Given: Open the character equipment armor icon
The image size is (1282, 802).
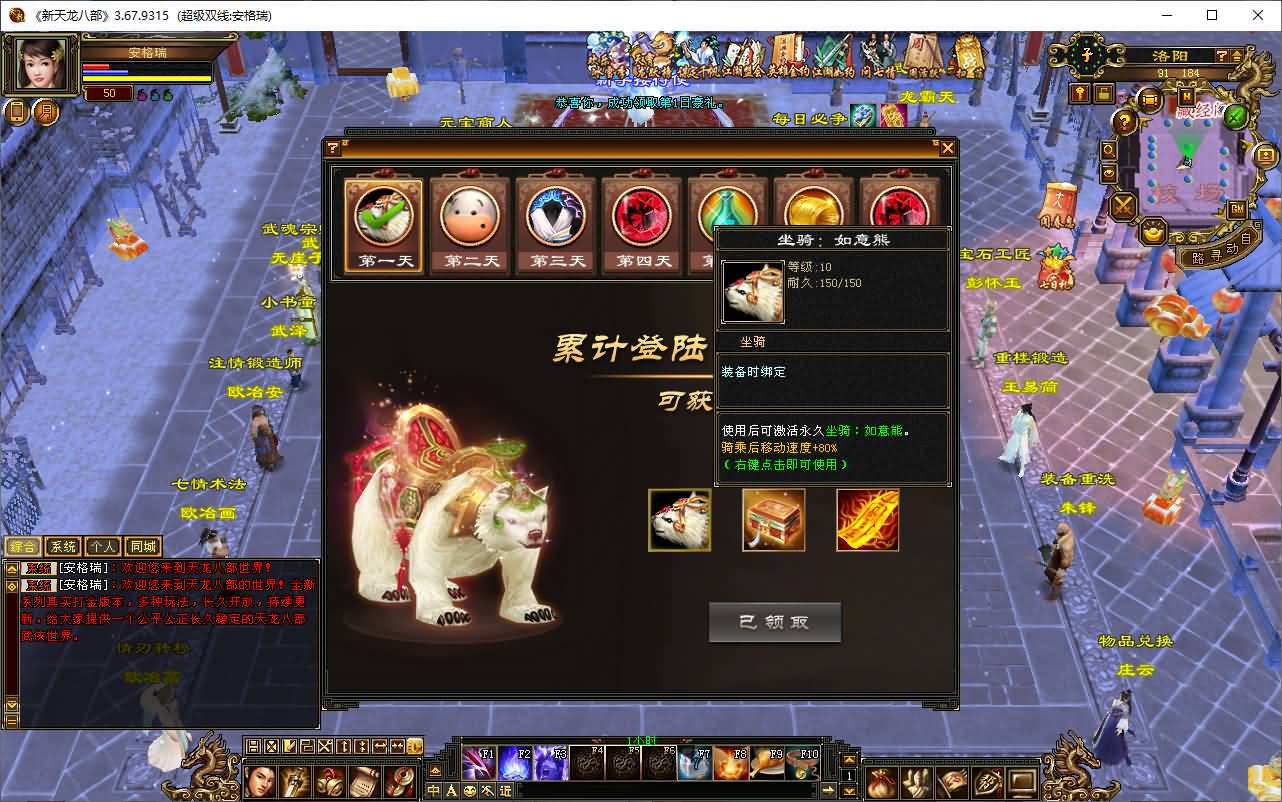Looking at the screenshot, I should (x=917, y=783).
